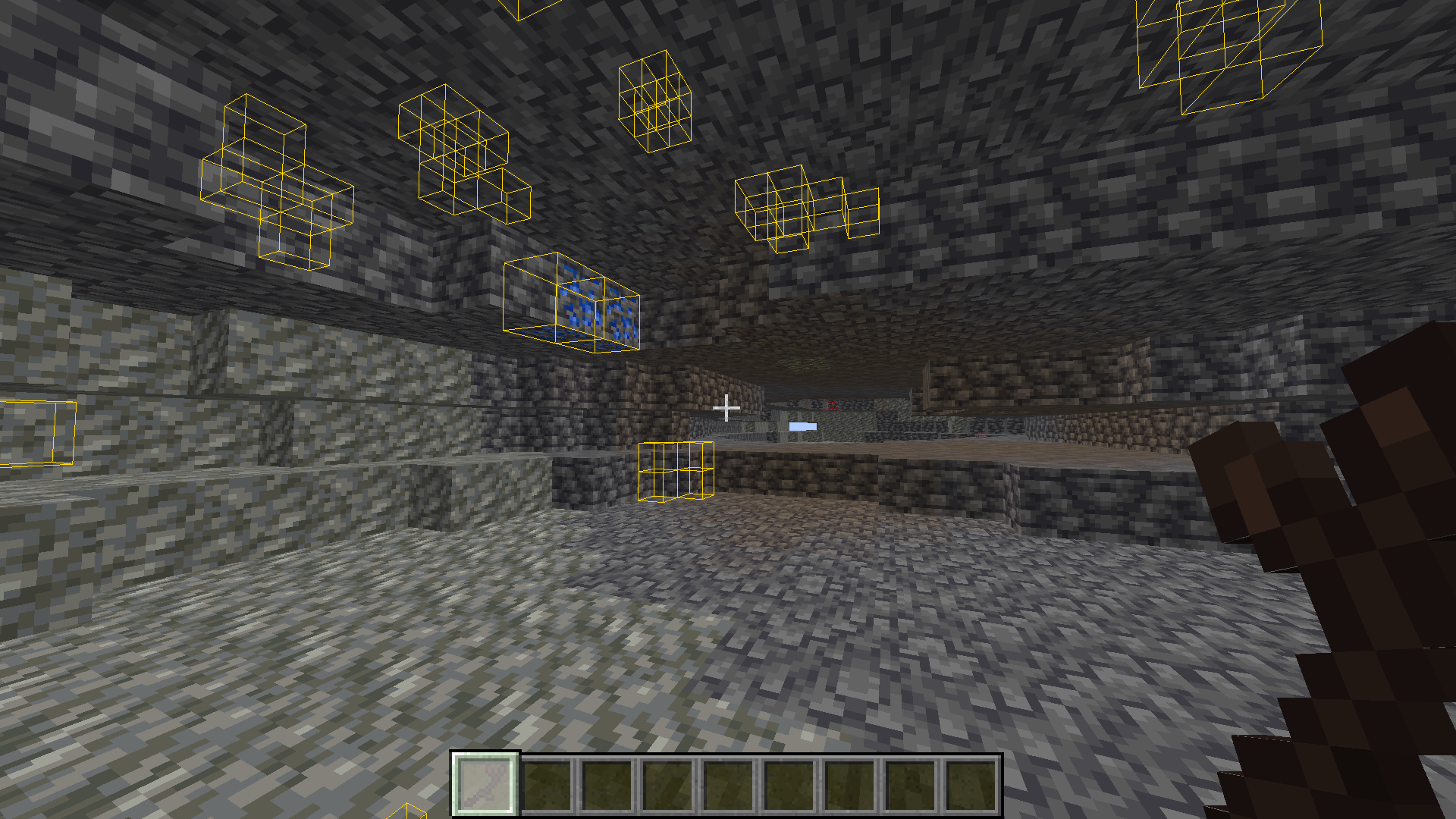Select the bow in the first hotbar slot

485,784
